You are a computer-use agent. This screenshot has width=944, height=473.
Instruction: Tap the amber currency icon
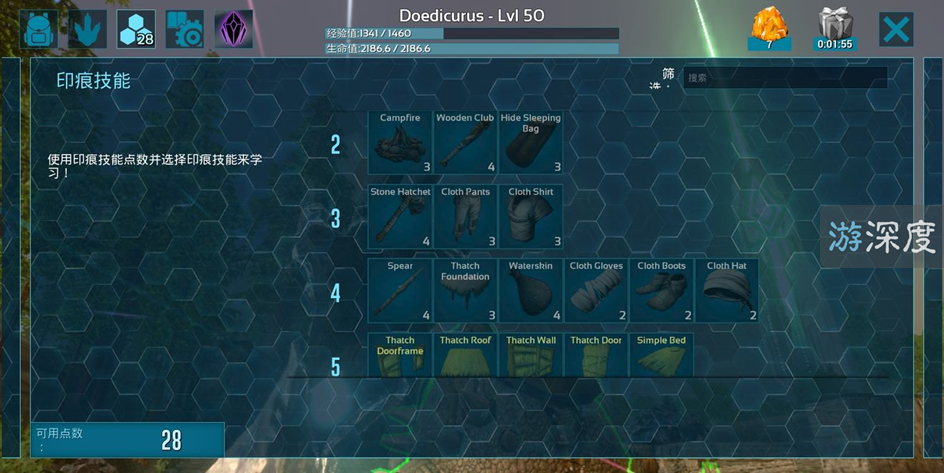pos(770,28)
